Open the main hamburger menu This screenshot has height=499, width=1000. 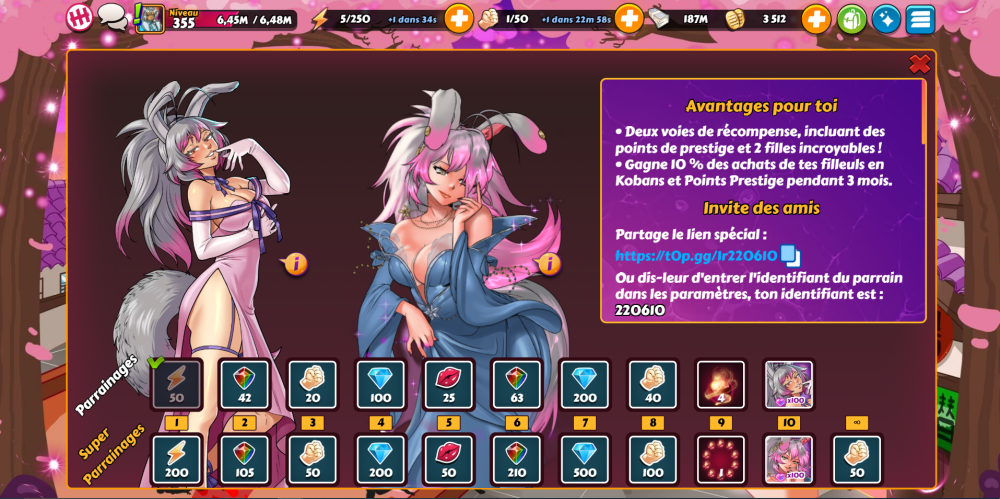[920, 18]
